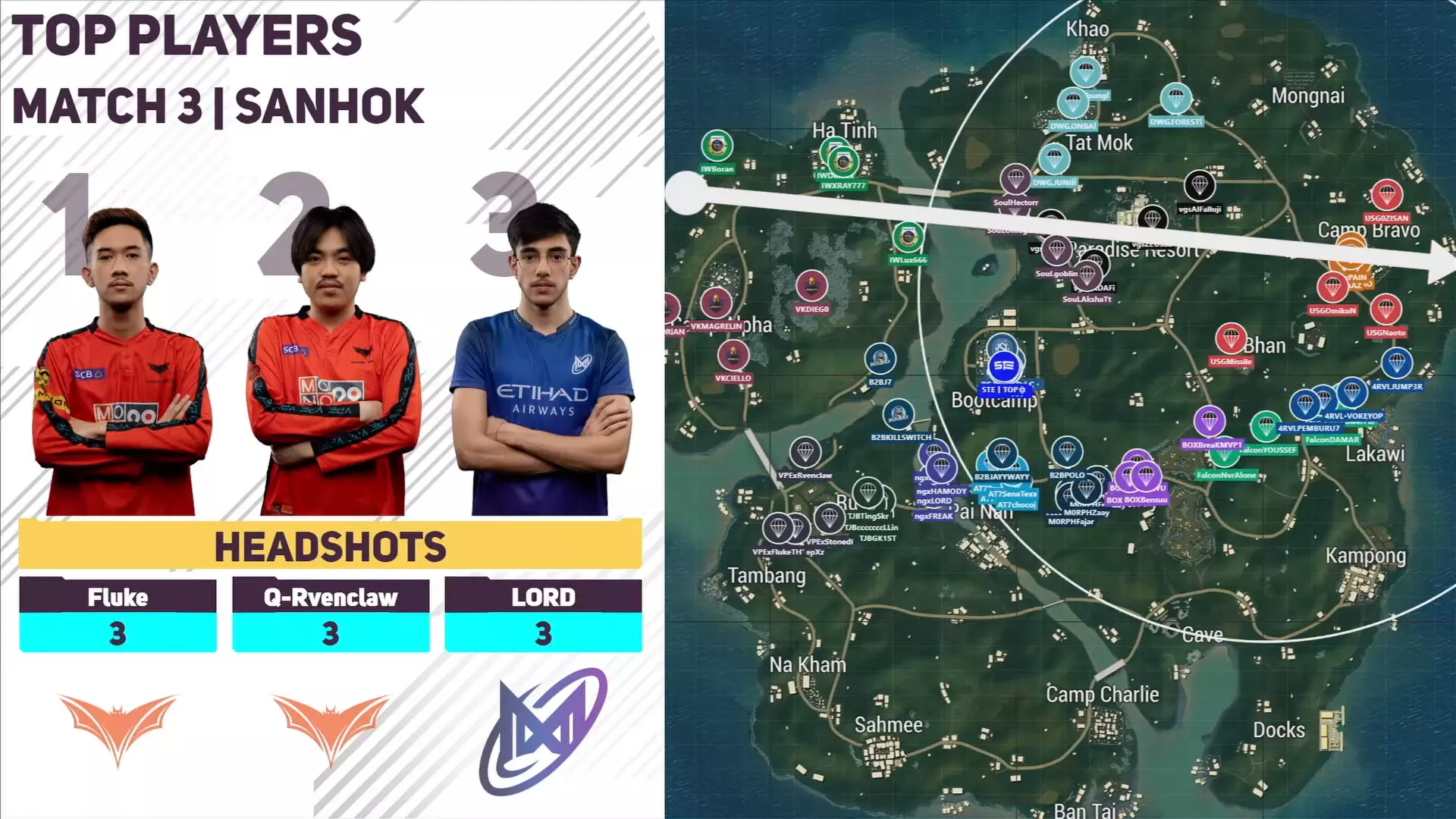Choose LORD's headshots stat card

(543, 615)
